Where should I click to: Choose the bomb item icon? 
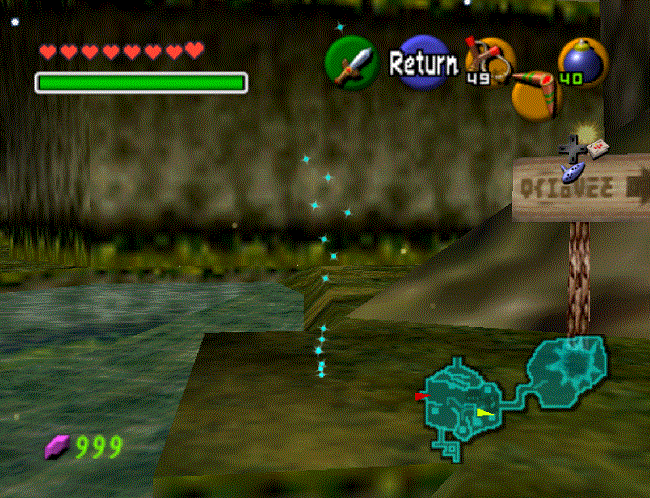pyautogui.click(x=581, y=62)
